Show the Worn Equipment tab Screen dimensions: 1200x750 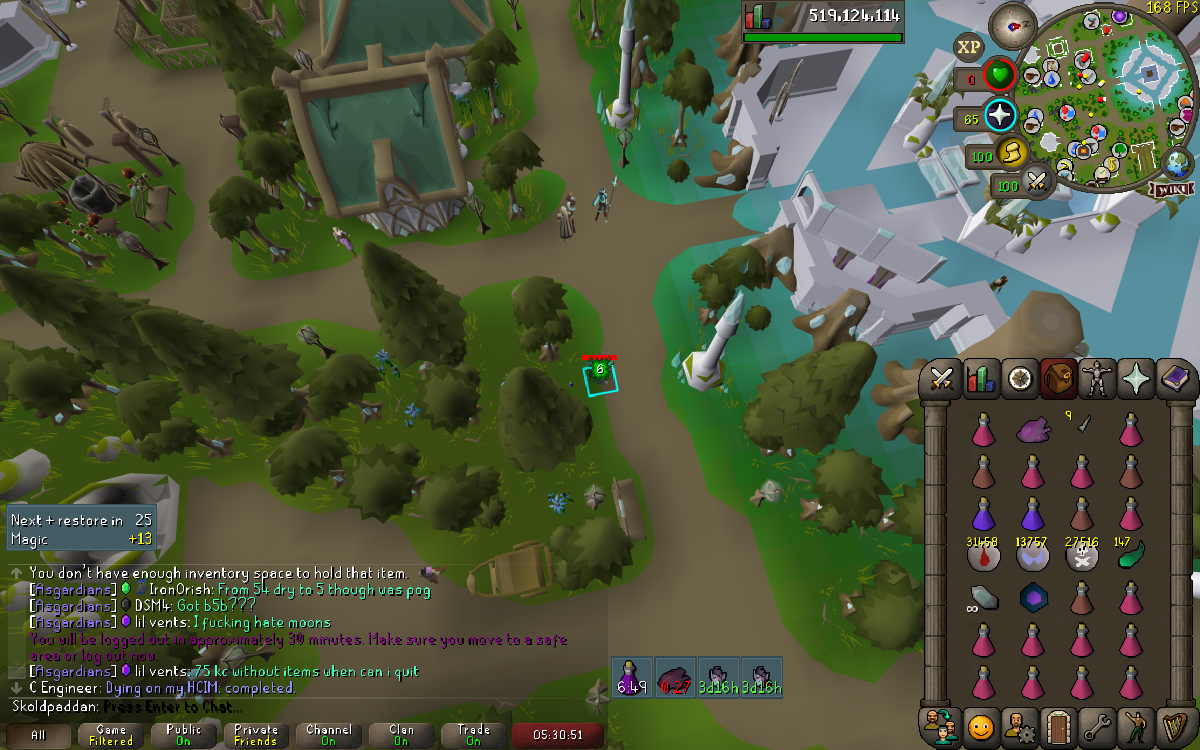point(1097,379)
